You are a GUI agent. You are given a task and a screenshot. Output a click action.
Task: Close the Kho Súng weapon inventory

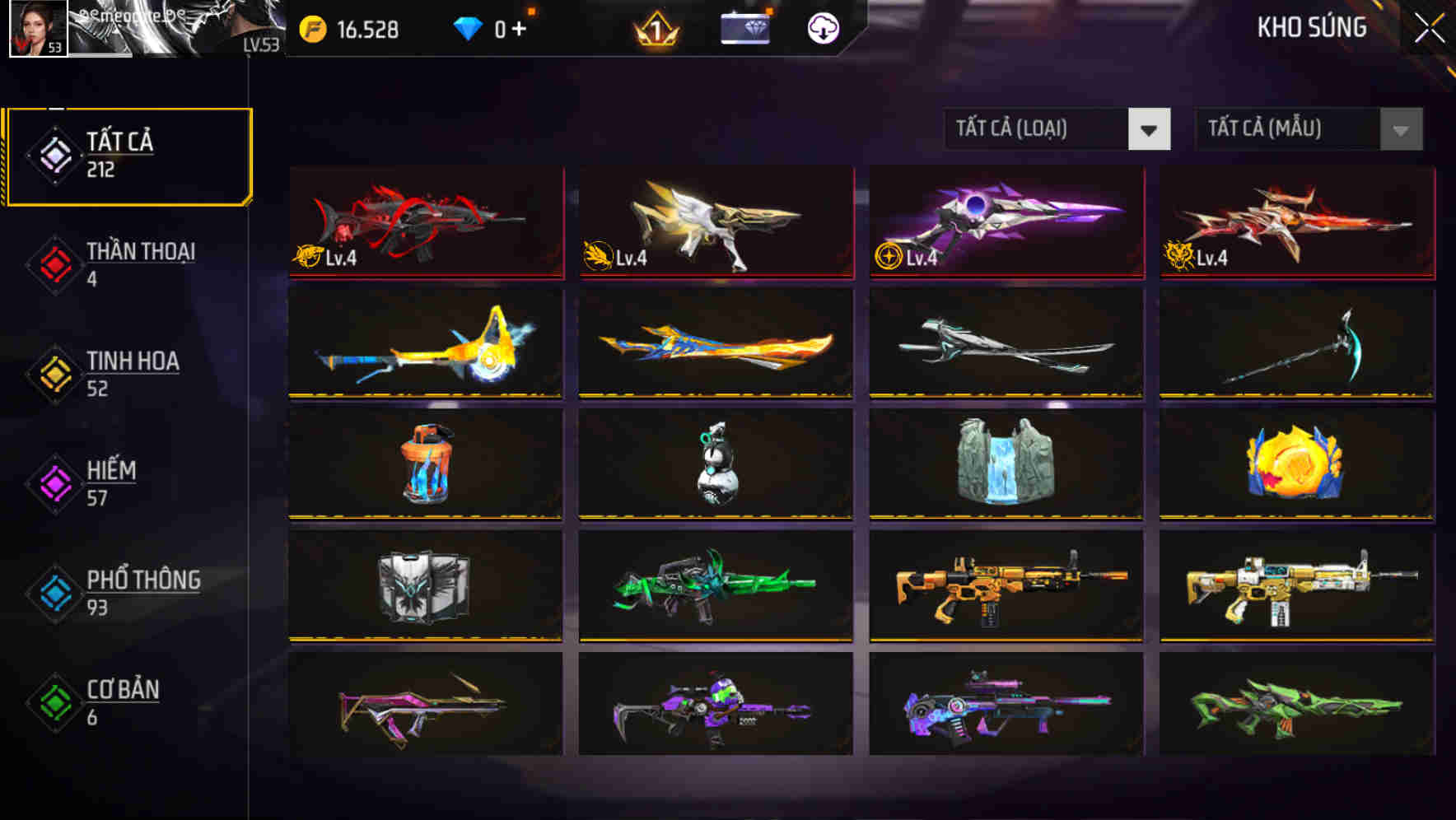(x=1430, y=27)
